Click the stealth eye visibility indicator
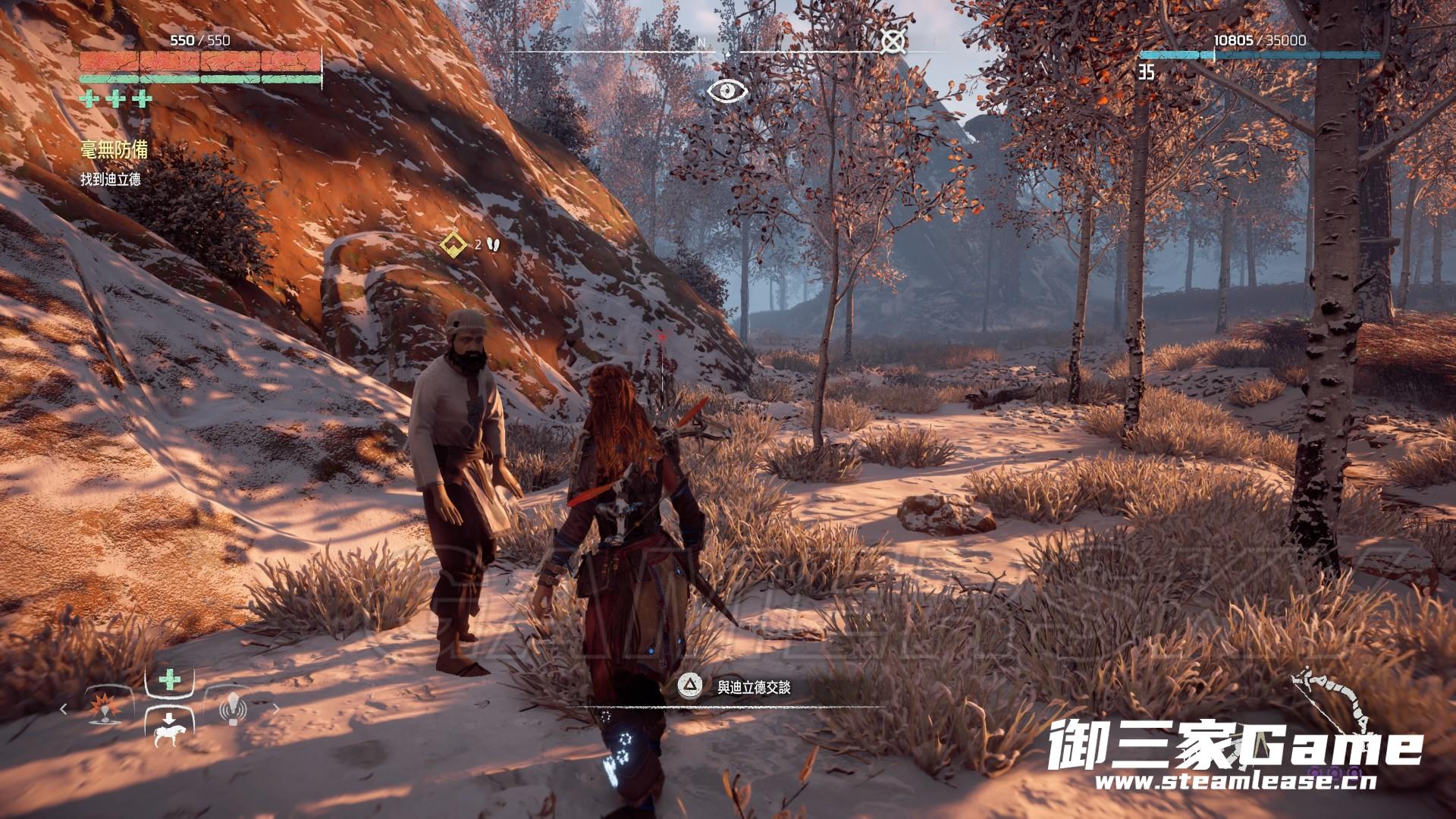The width and height of the screenshot is (1456, 819). [x=727, y=91]
